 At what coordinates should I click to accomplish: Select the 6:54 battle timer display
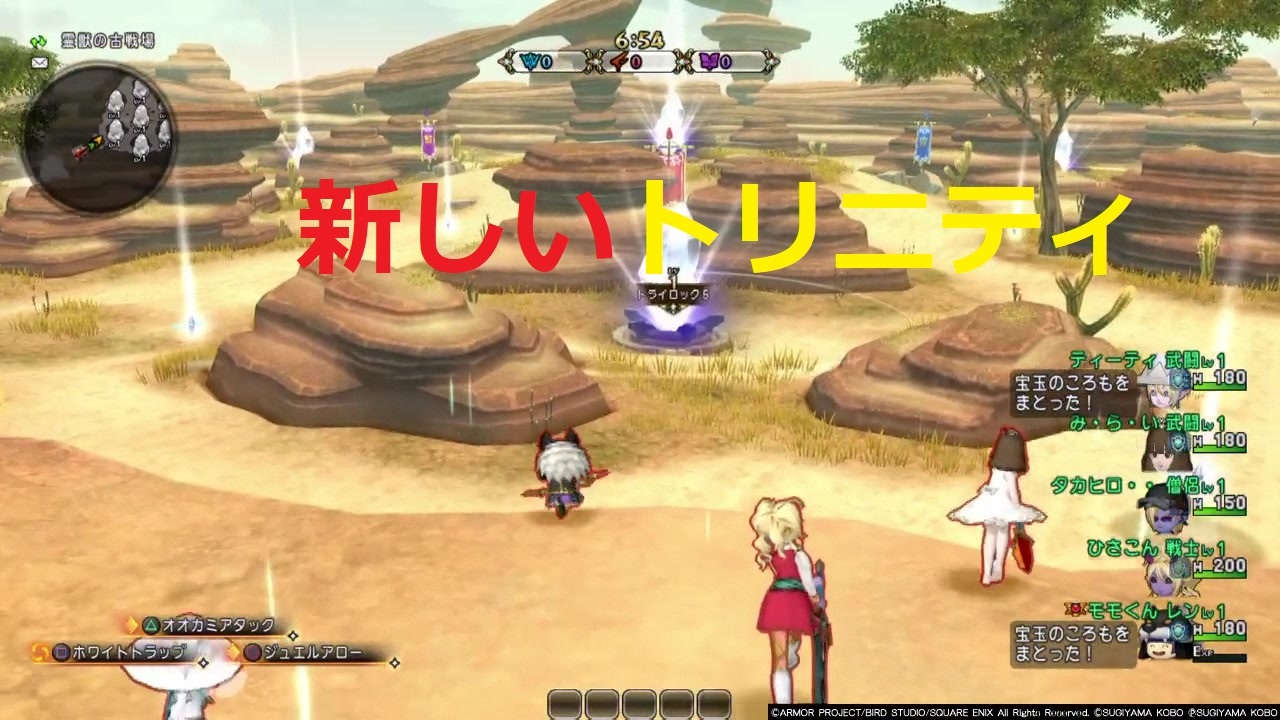pos(640,38)
